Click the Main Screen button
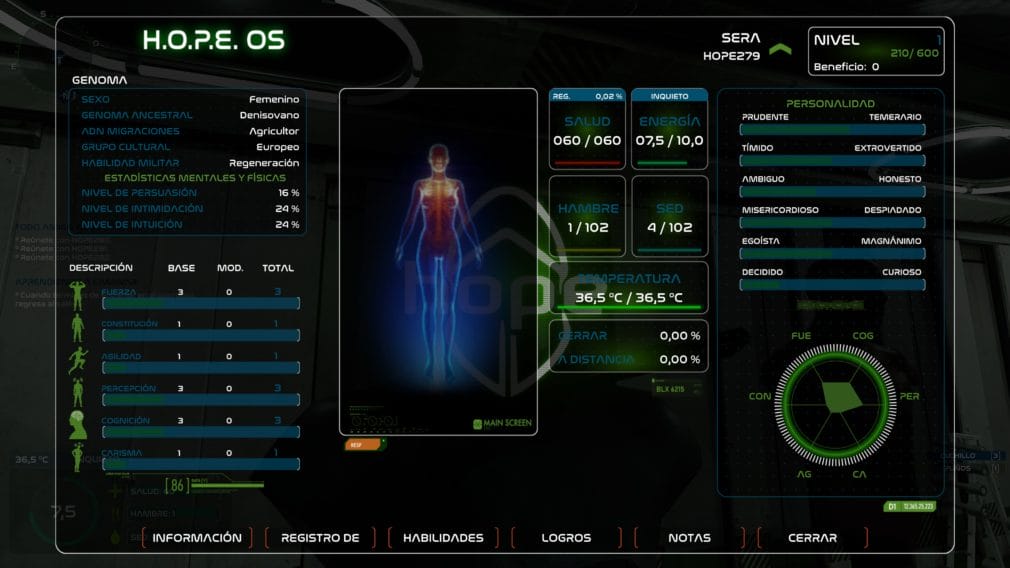Screen dimensions: 1010x568 pos(503,424)
